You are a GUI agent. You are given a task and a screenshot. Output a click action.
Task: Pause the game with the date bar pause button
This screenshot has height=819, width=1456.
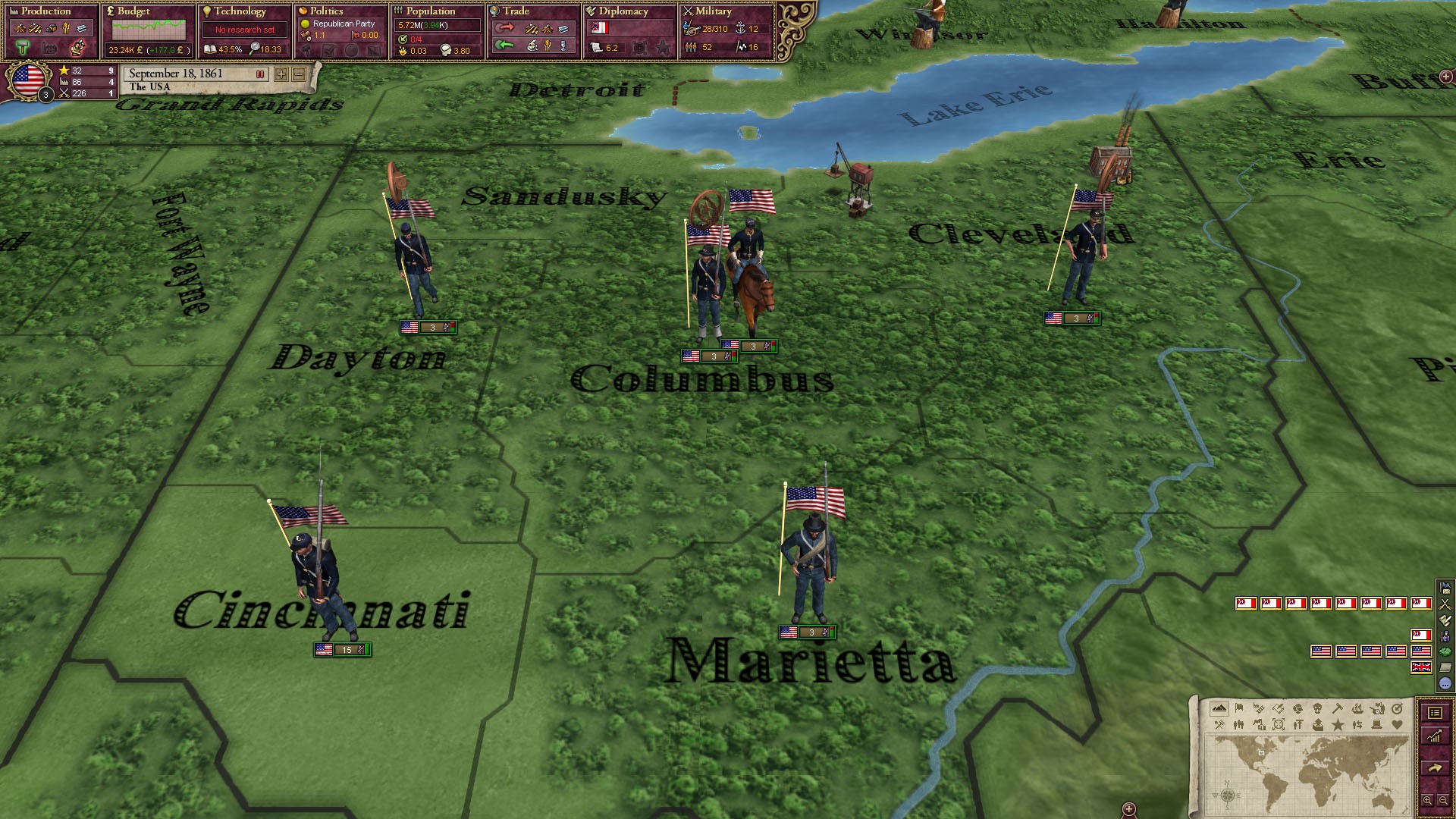(261, 75)
